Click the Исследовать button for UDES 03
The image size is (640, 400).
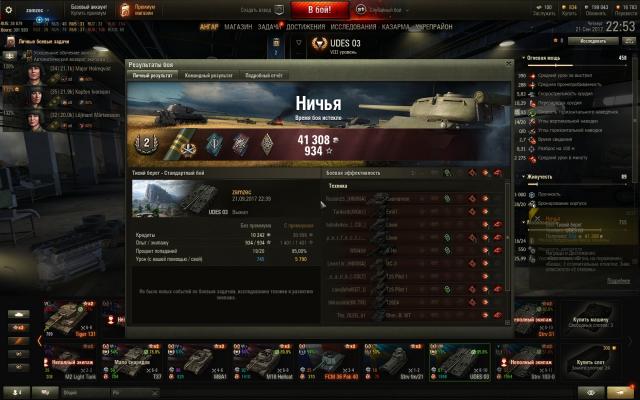[x=592, y=42]
